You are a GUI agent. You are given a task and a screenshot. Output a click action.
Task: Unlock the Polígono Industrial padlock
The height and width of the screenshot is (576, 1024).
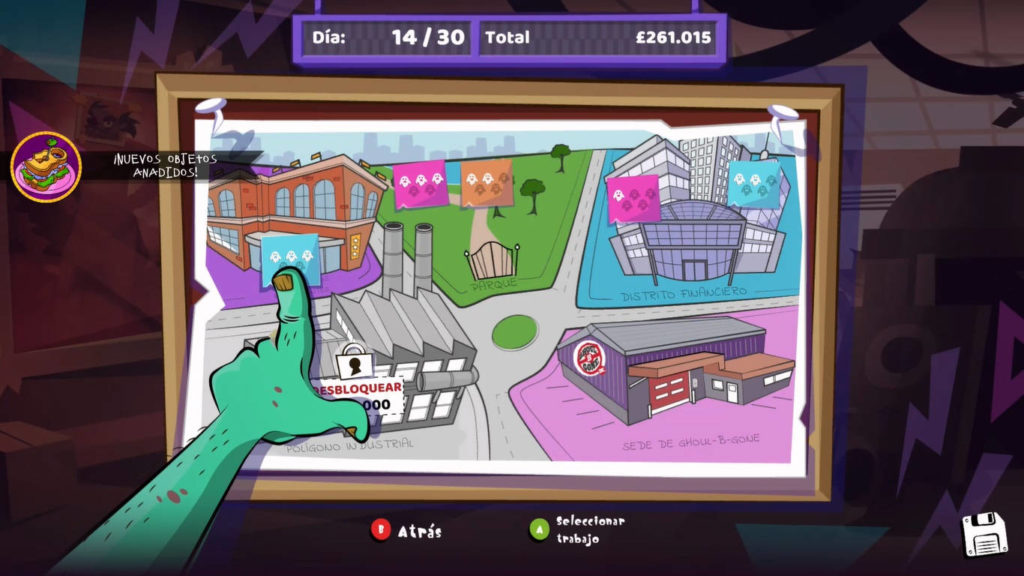point(352,364)
